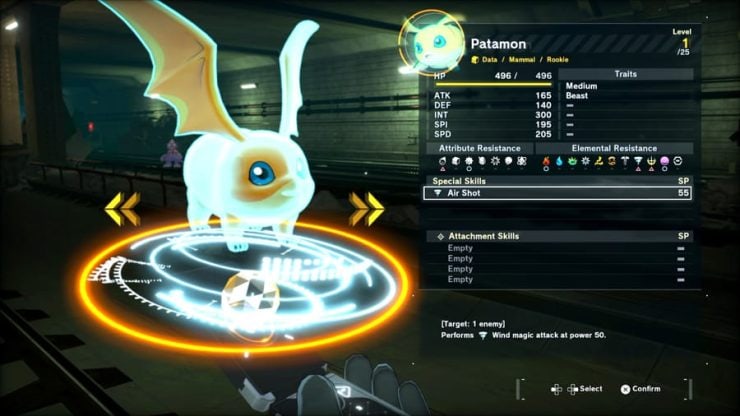Click Patamon's round portrait icon

(430, 44)
